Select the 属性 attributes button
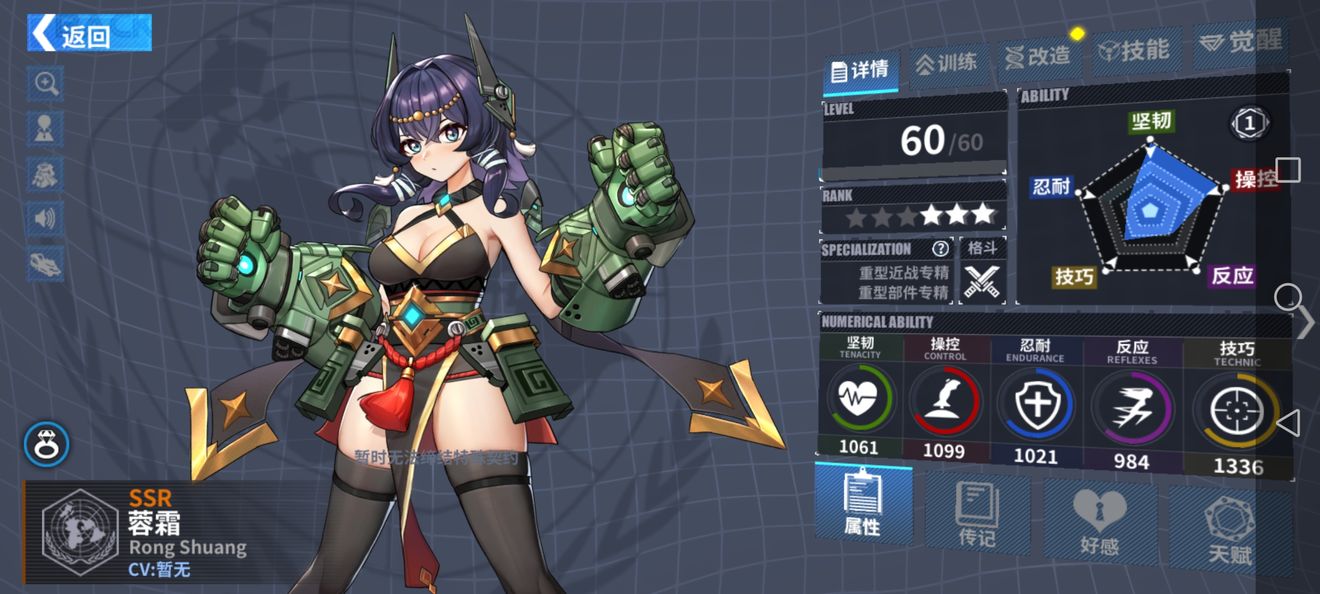The height and width of the screenshot is (594, 1320). (862, 503)
